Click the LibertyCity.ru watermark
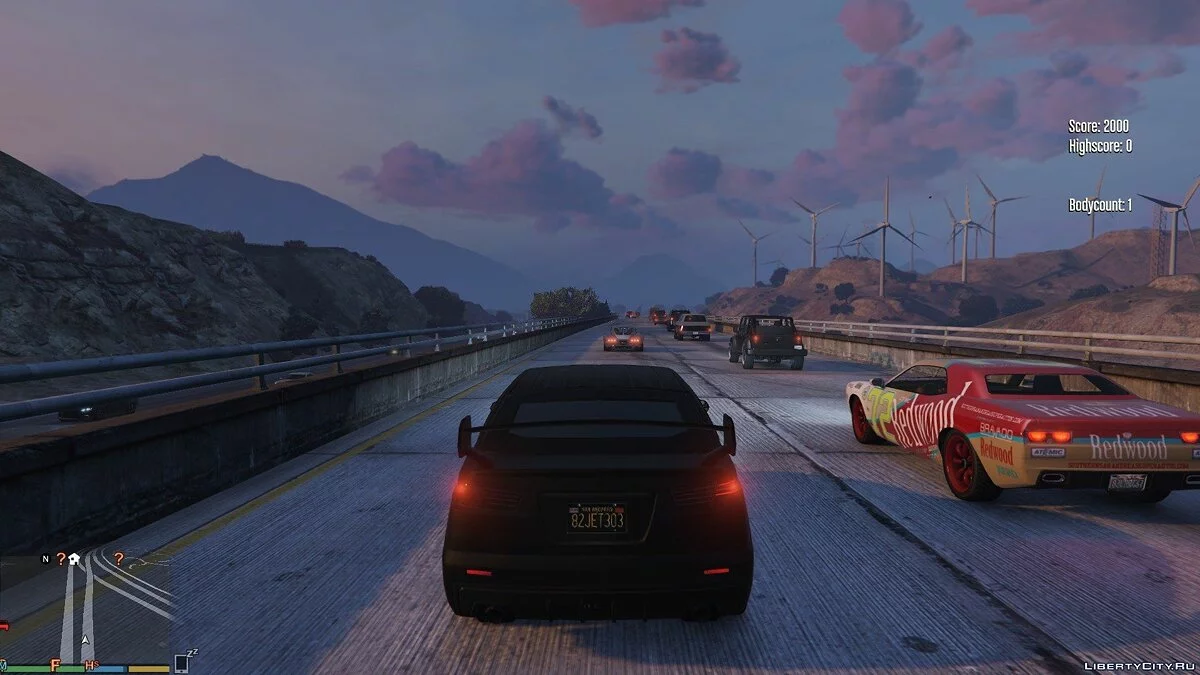This screenshot has height=675, width=1200. coord(1138,663)
